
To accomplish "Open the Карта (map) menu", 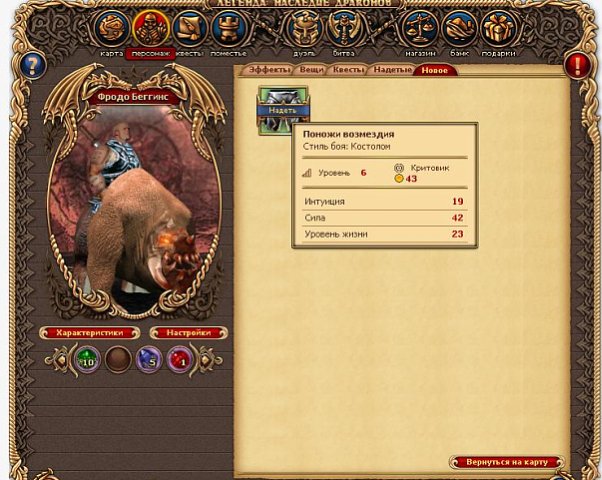I will pos(113,29).
